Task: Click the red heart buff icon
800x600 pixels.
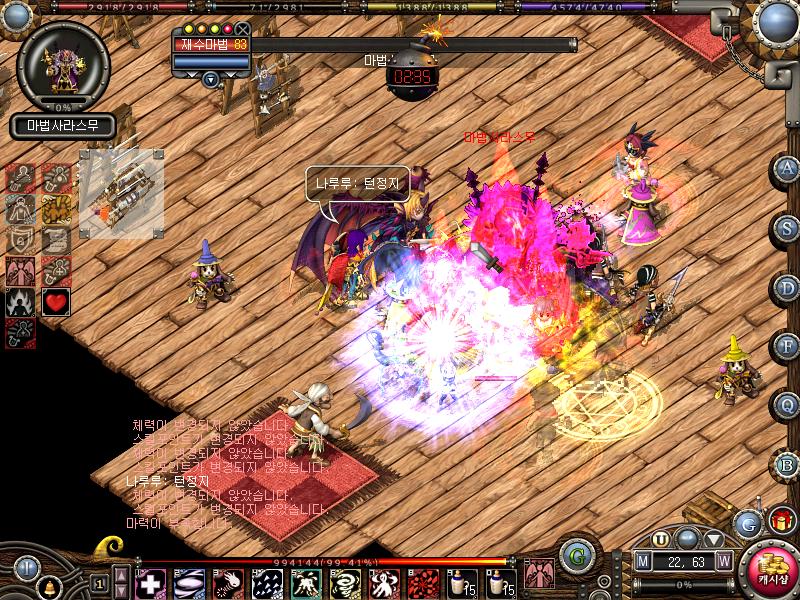Action: (56, 302)
